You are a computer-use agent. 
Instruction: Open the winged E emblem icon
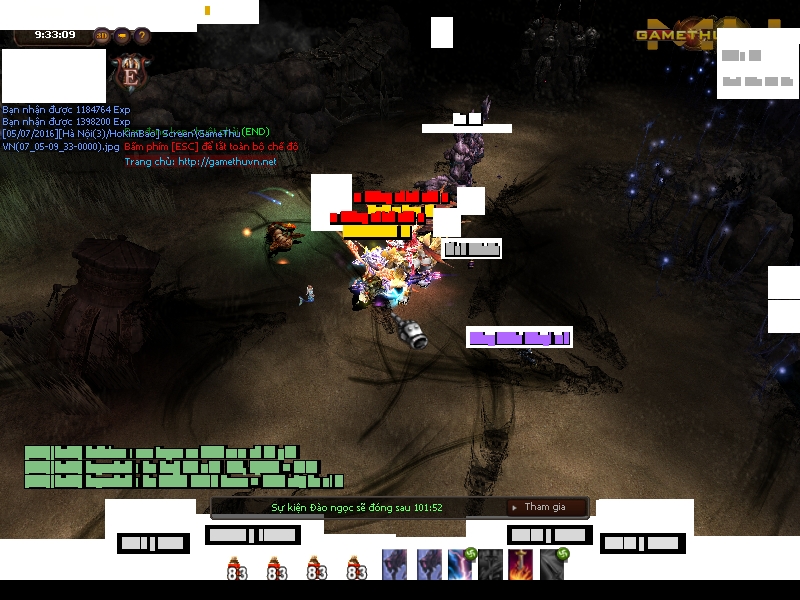point(130,72)
